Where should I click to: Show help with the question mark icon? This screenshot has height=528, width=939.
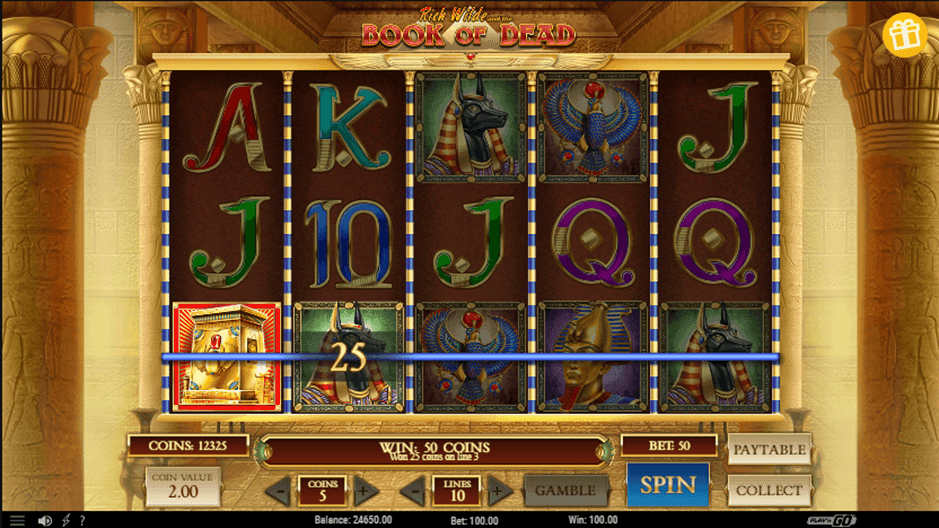(x=83, y=521)
